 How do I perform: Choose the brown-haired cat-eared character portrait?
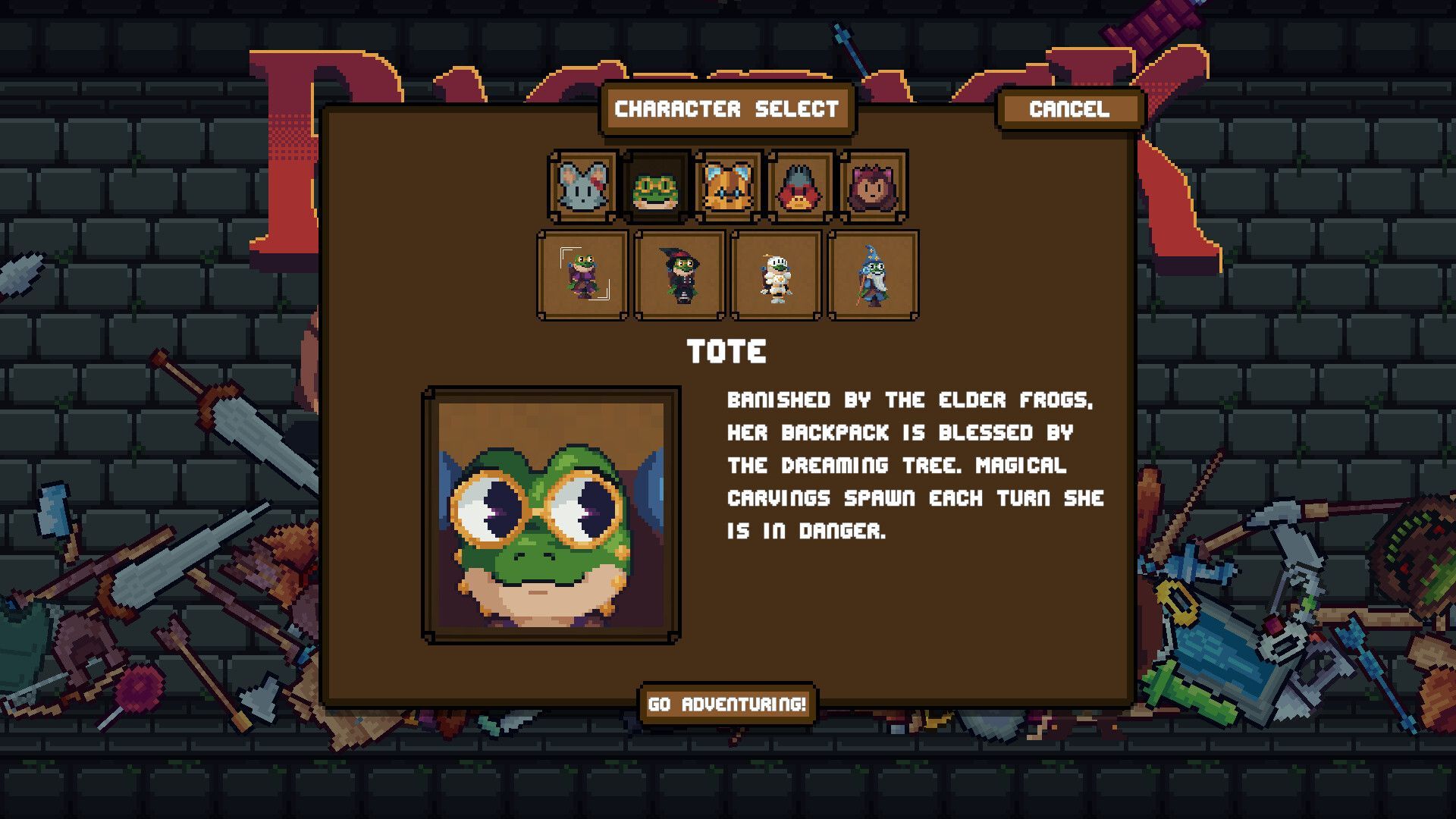873,186
